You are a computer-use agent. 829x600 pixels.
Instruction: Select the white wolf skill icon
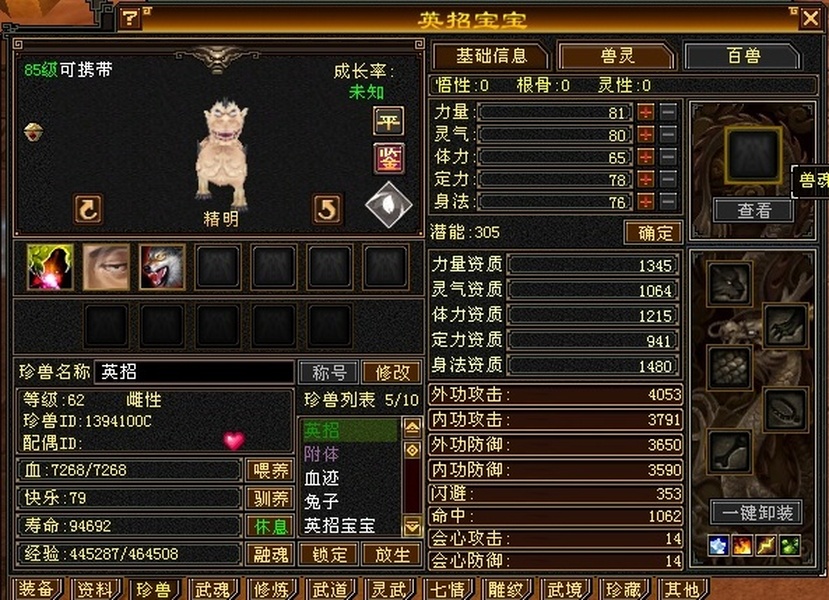(162, 268)
